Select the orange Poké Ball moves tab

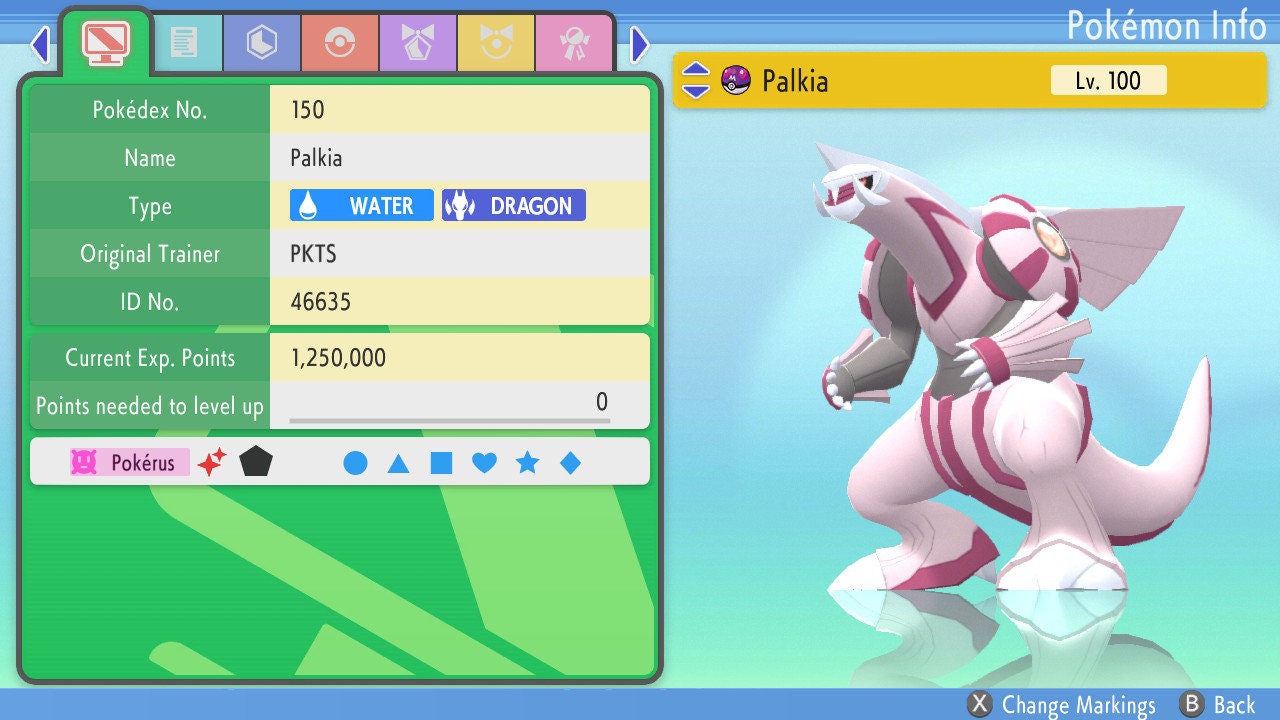point(340,43)
